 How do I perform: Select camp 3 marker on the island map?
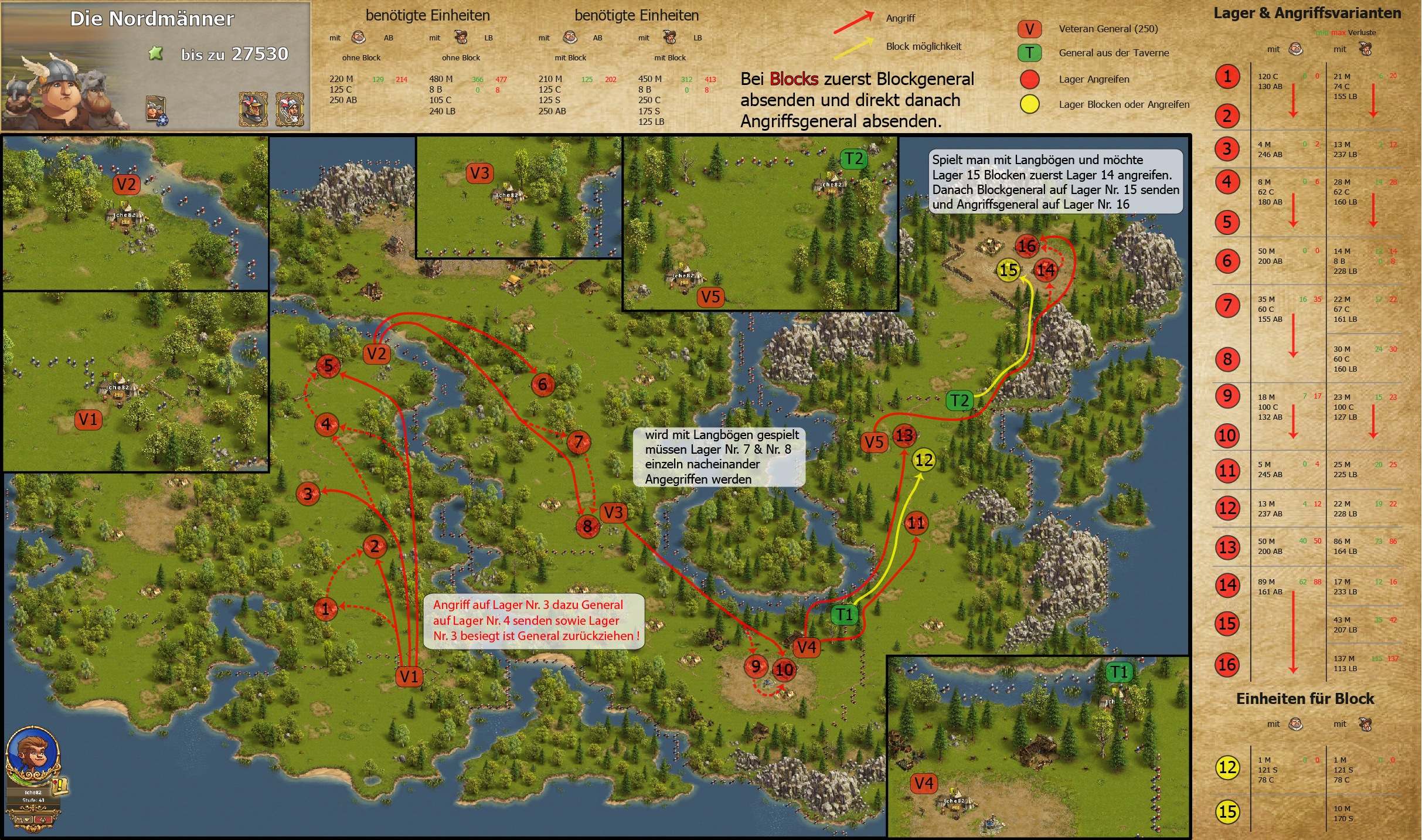(308, 494)
